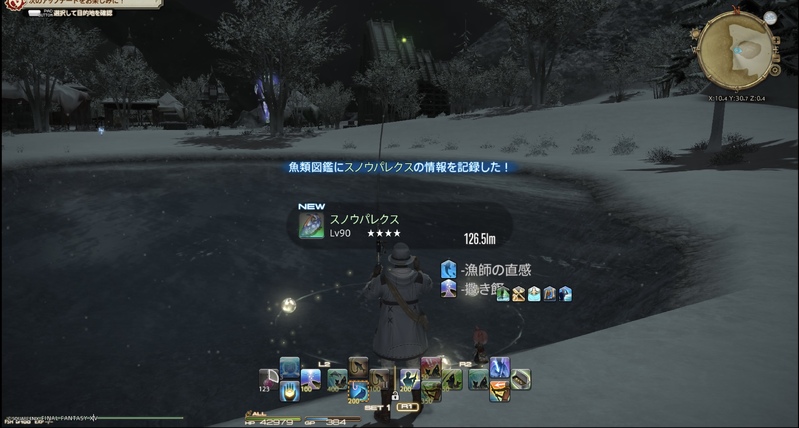The width and height of the screenshot is (799, 428).
Task: Select the Chum status effect icon
Action: click(x=448, y=289)
